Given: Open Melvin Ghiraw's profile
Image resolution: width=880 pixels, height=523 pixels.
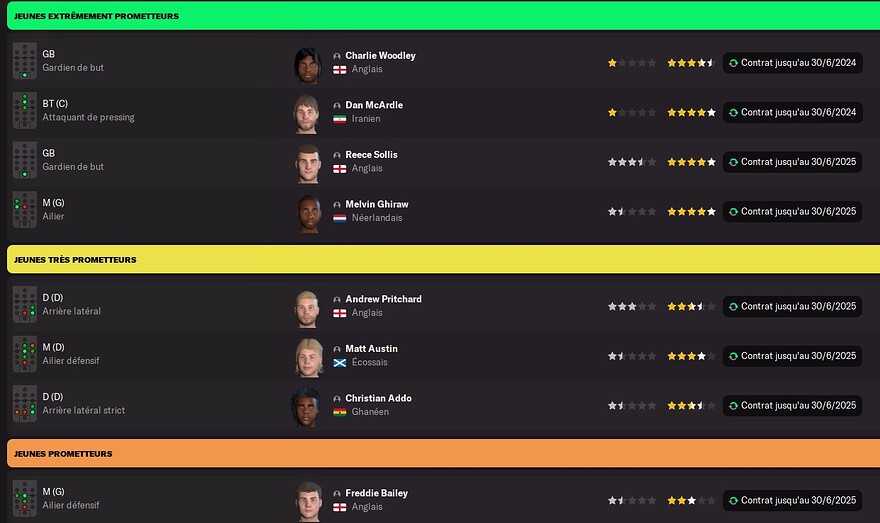Looking at the screenshot, I should (x=376, y=204).
